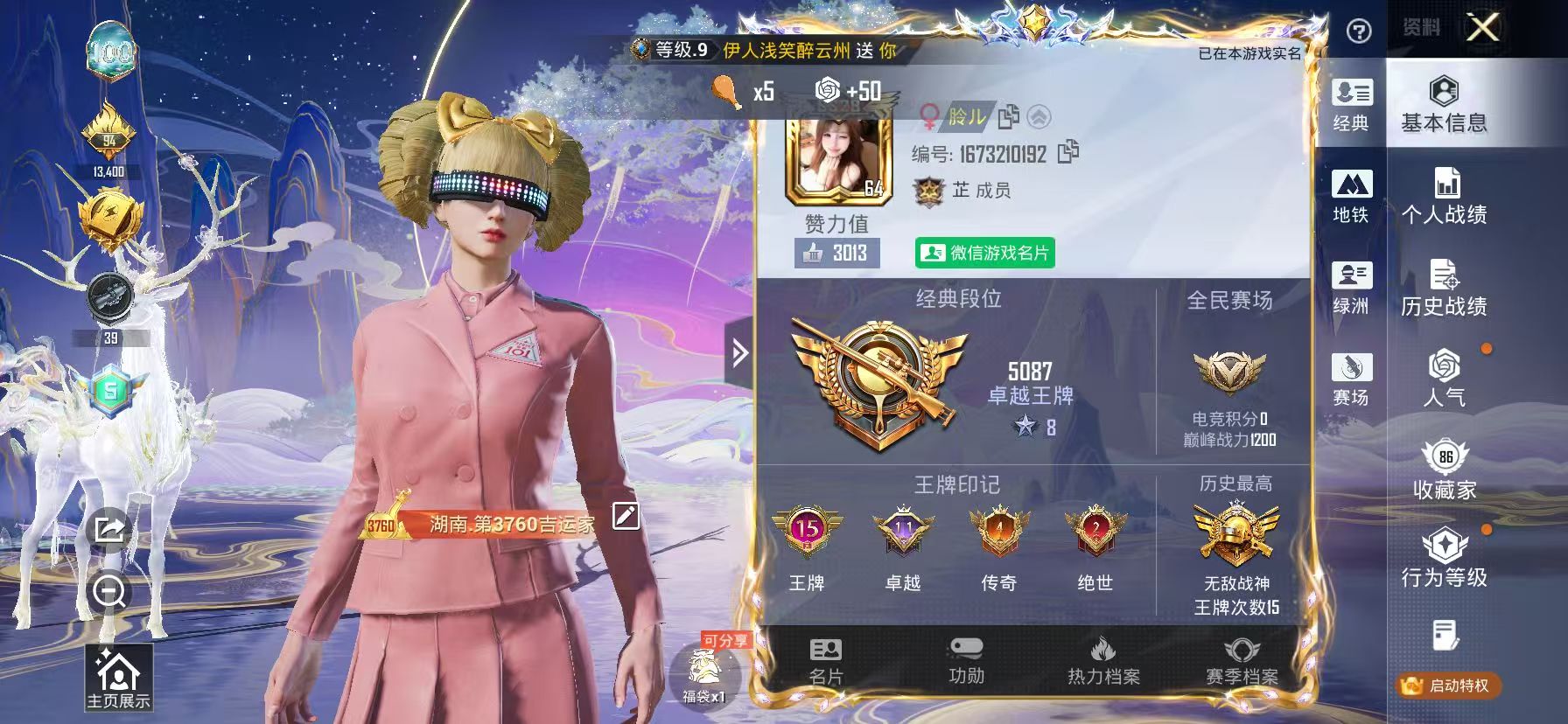Viewport: 1568px width, 724px height.
Task: Select the zoom out magnifier icon
Action: click(108, 592)
